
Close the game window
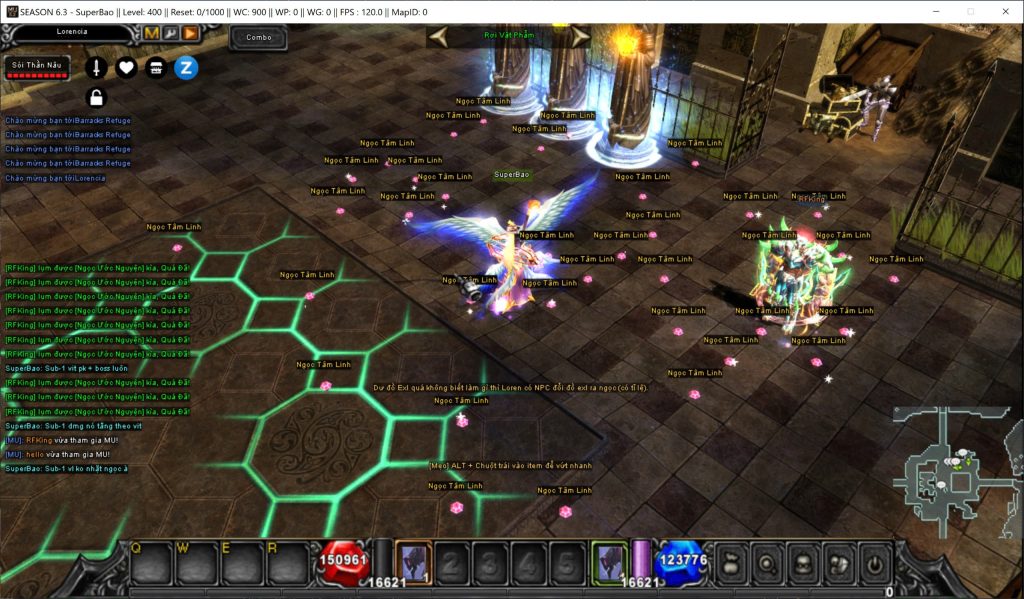[x=1004, y=11]
